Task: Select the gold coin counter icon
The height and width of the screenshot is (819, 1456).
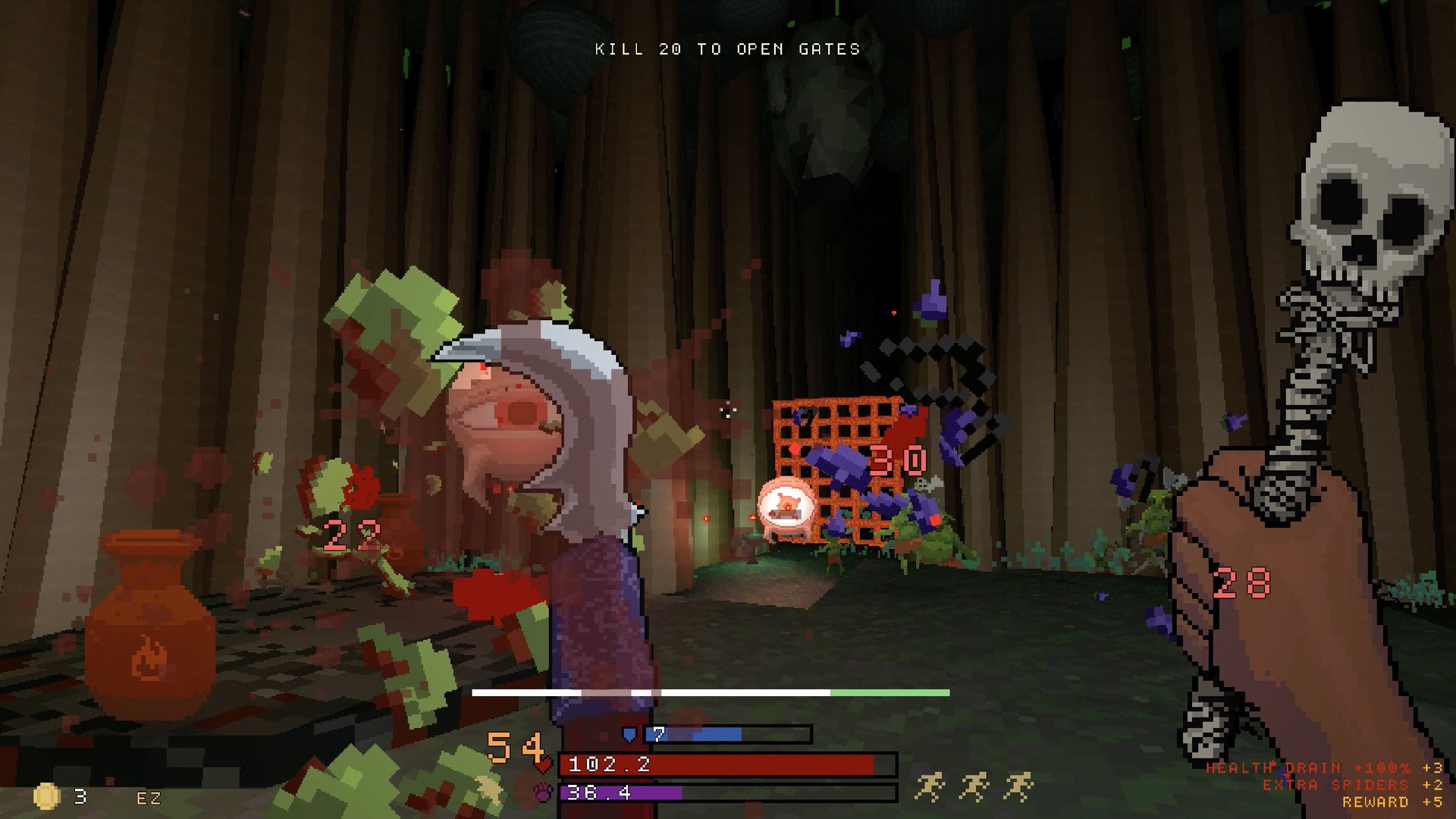Action: tap(46, 796)
